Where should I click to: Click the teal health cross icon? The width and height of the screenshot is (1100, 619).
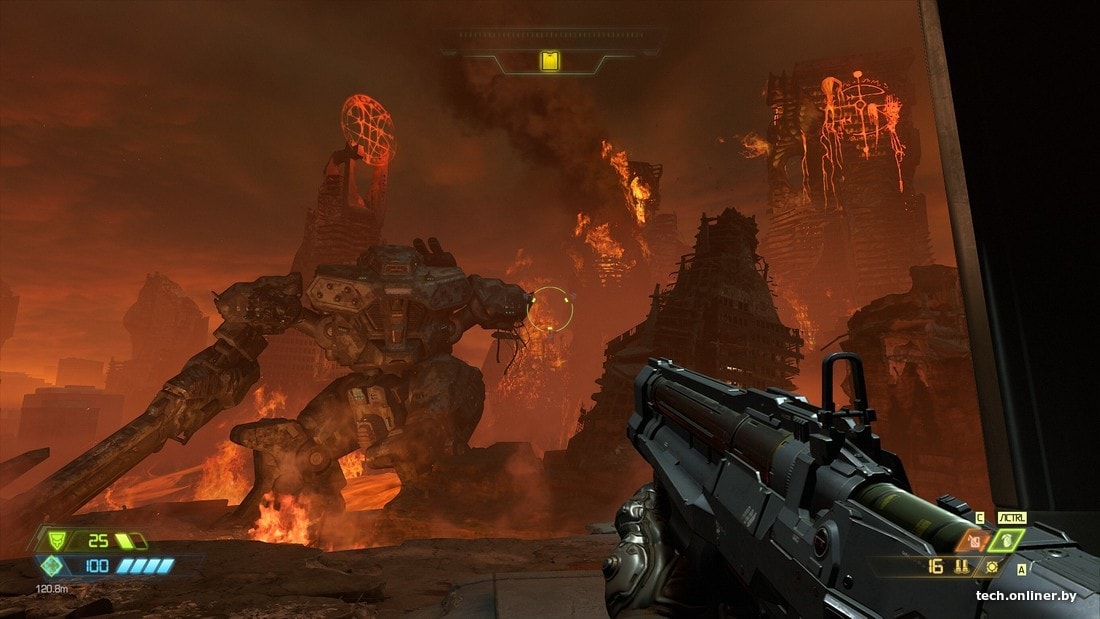(52, 566)
